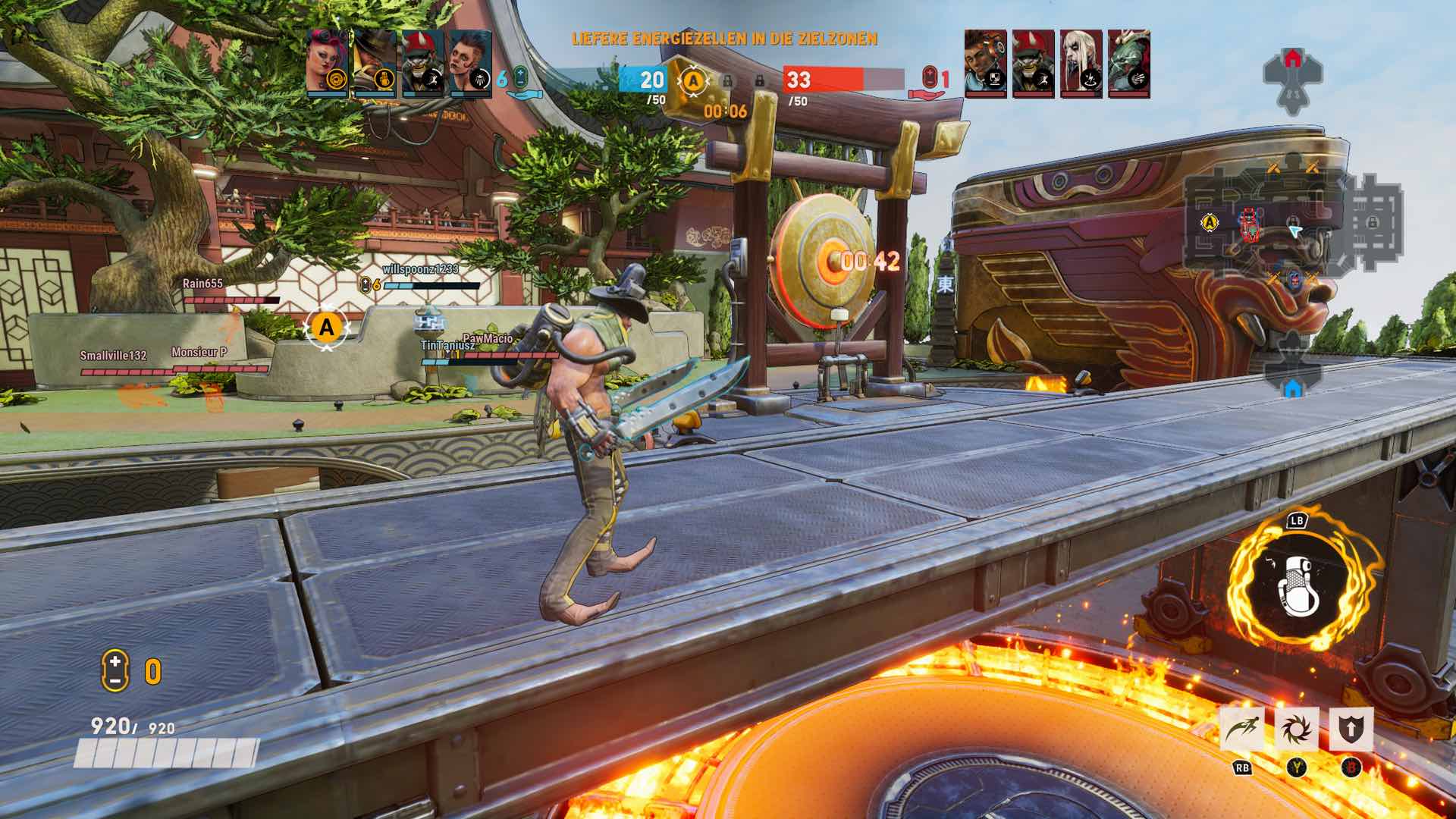Image resolution: width=1456 pixels, height=819 pixels.
Task: Click objective A icon in the score bar
Action: pyautogui.click(x=692, y=80)
